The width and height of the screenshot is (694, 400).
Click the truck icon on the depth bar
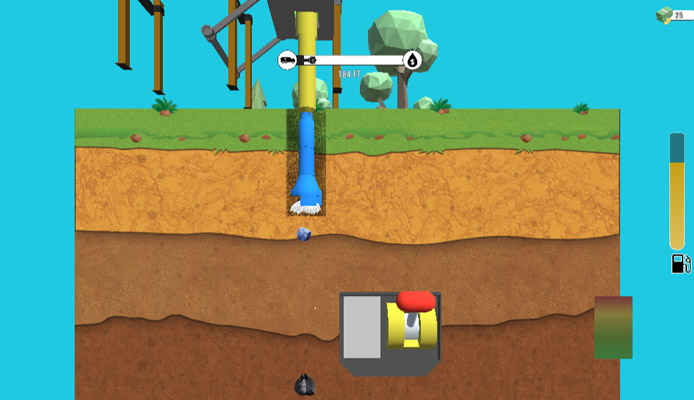pyautogui.click(x=288, y=60)
